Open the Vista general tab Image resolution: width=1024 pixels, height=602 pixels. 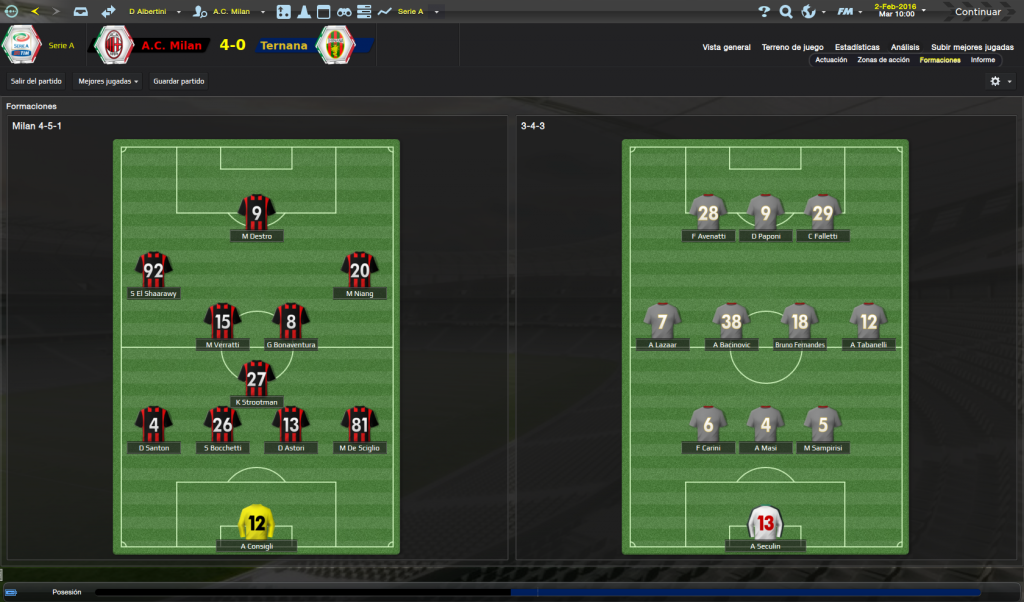[726, 47]
